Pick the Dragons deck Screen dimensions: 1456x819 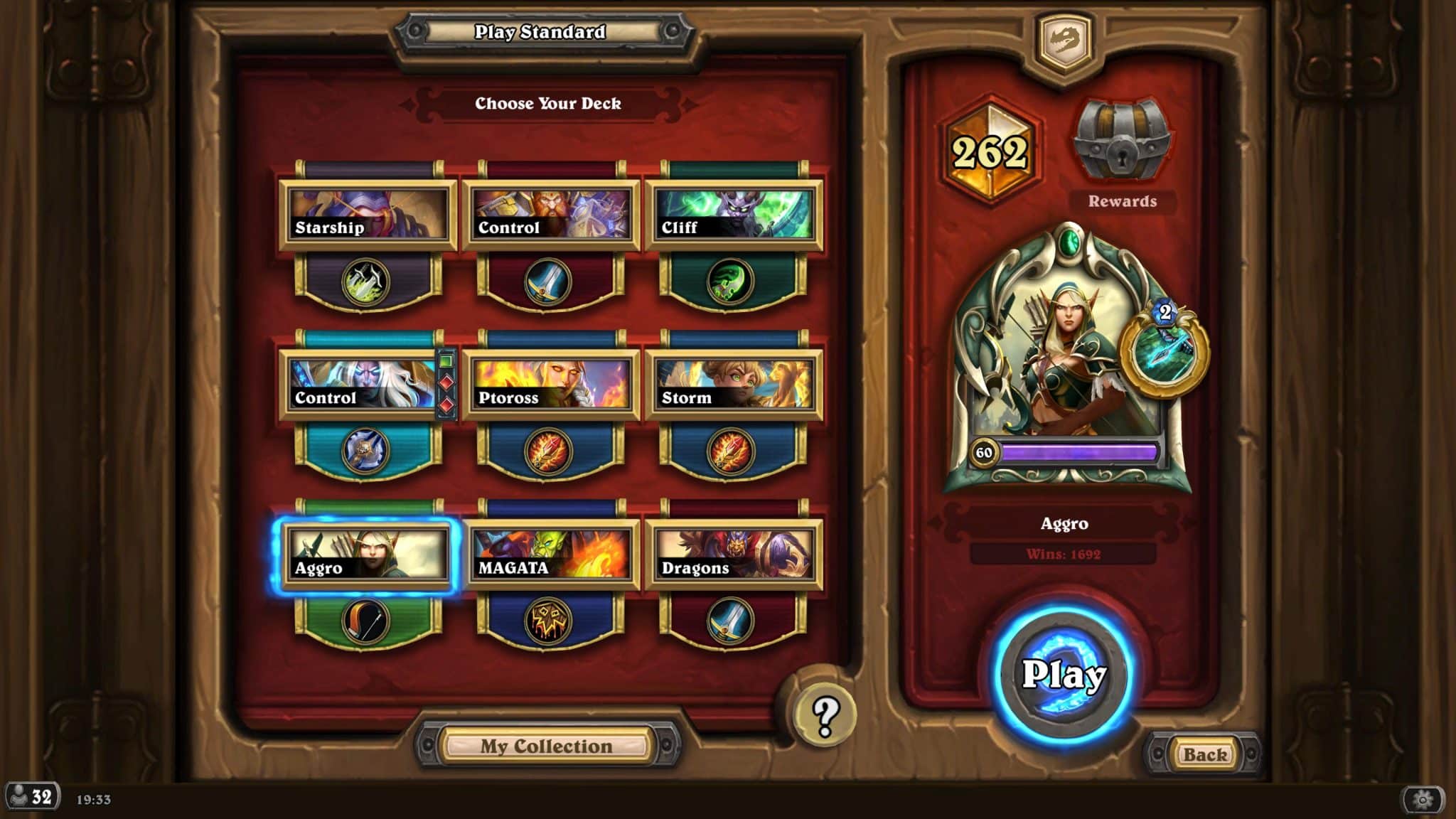pos(733,555)
